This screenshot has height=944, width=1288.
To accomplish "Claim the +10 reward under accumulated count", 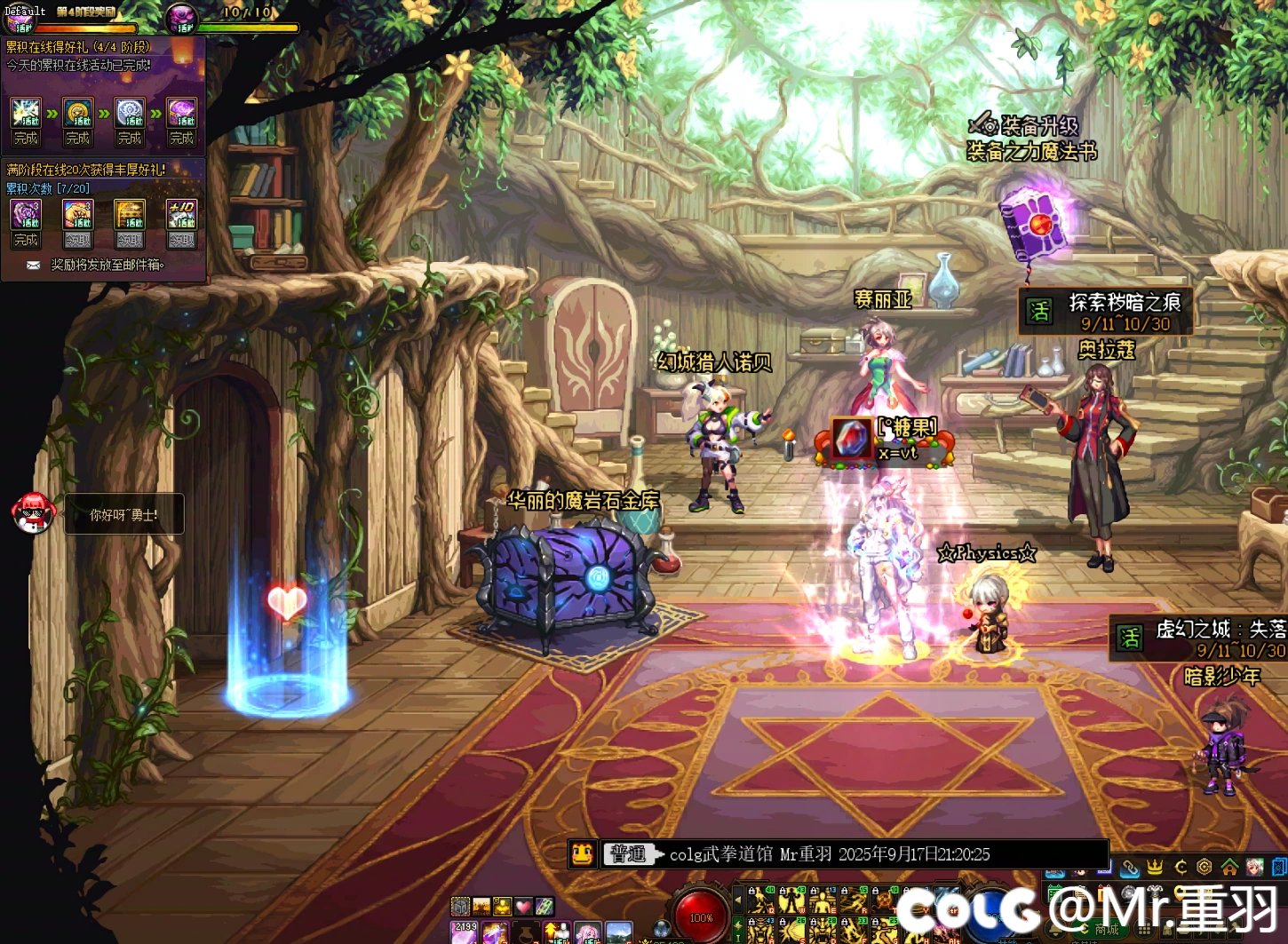I will point(181,240).
